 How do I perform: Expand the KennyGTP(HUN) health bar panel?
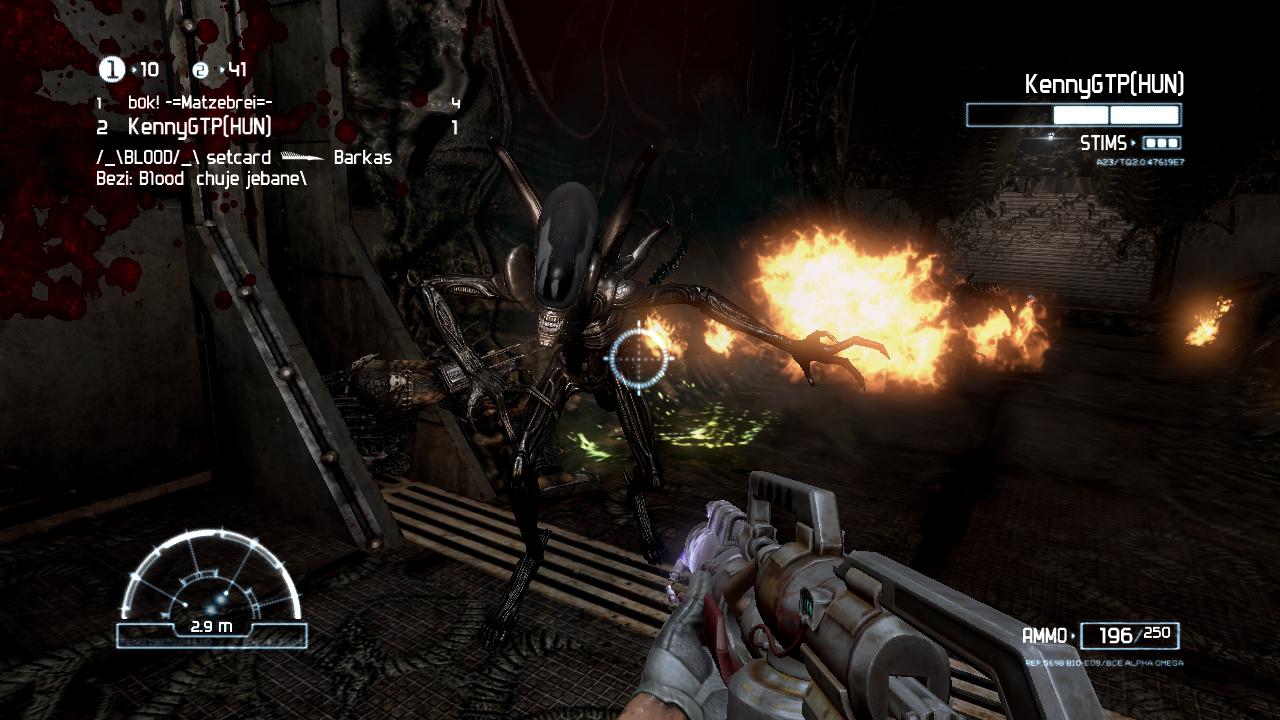1075,115
